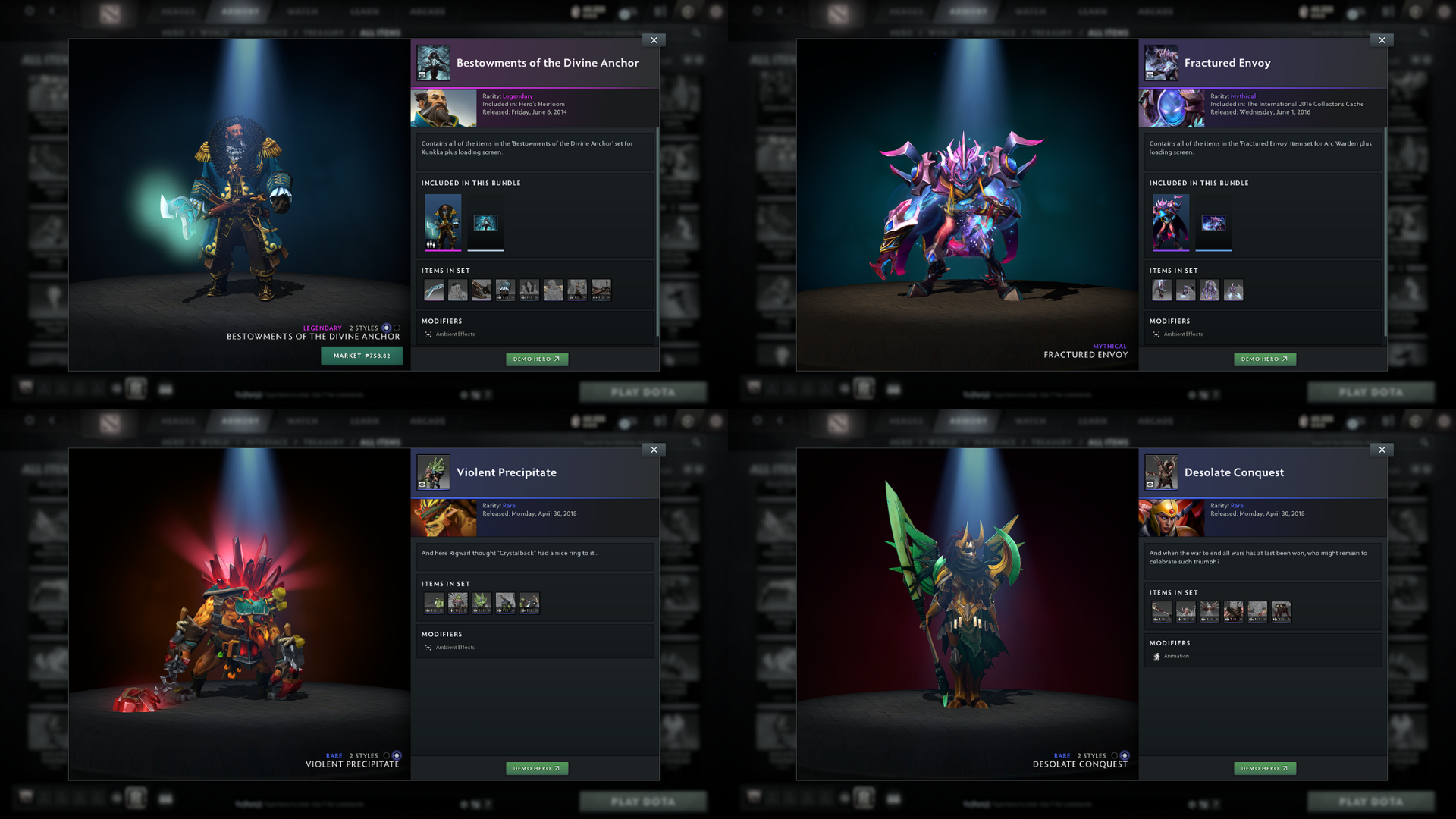1456x819 pixels.
Task: Select the second style radio for Bestowments of the Divine Anchor
Action: (397, 328)
